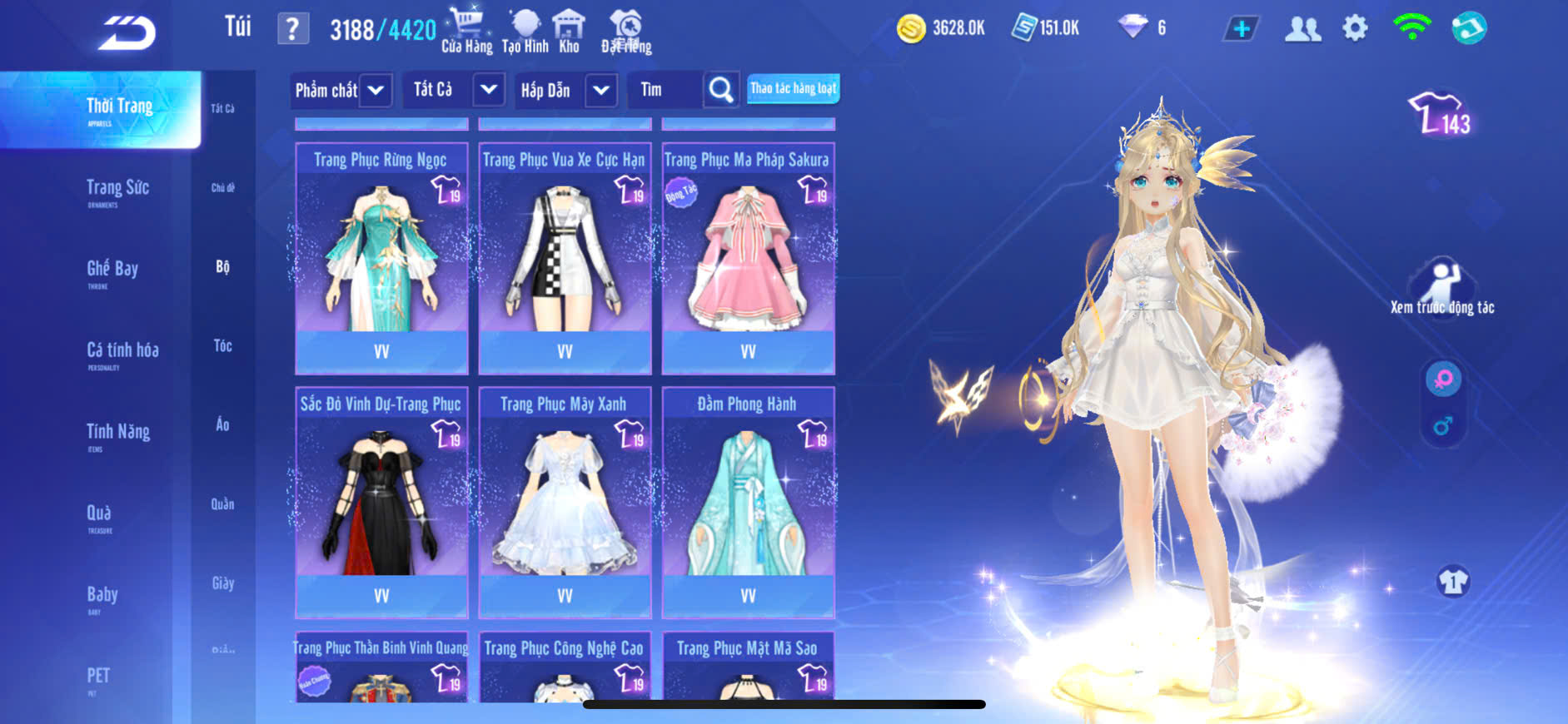The height and width of the screenshot is (724, 1568).
Task: Open Kho storage
Action: [x=569, y=32]
